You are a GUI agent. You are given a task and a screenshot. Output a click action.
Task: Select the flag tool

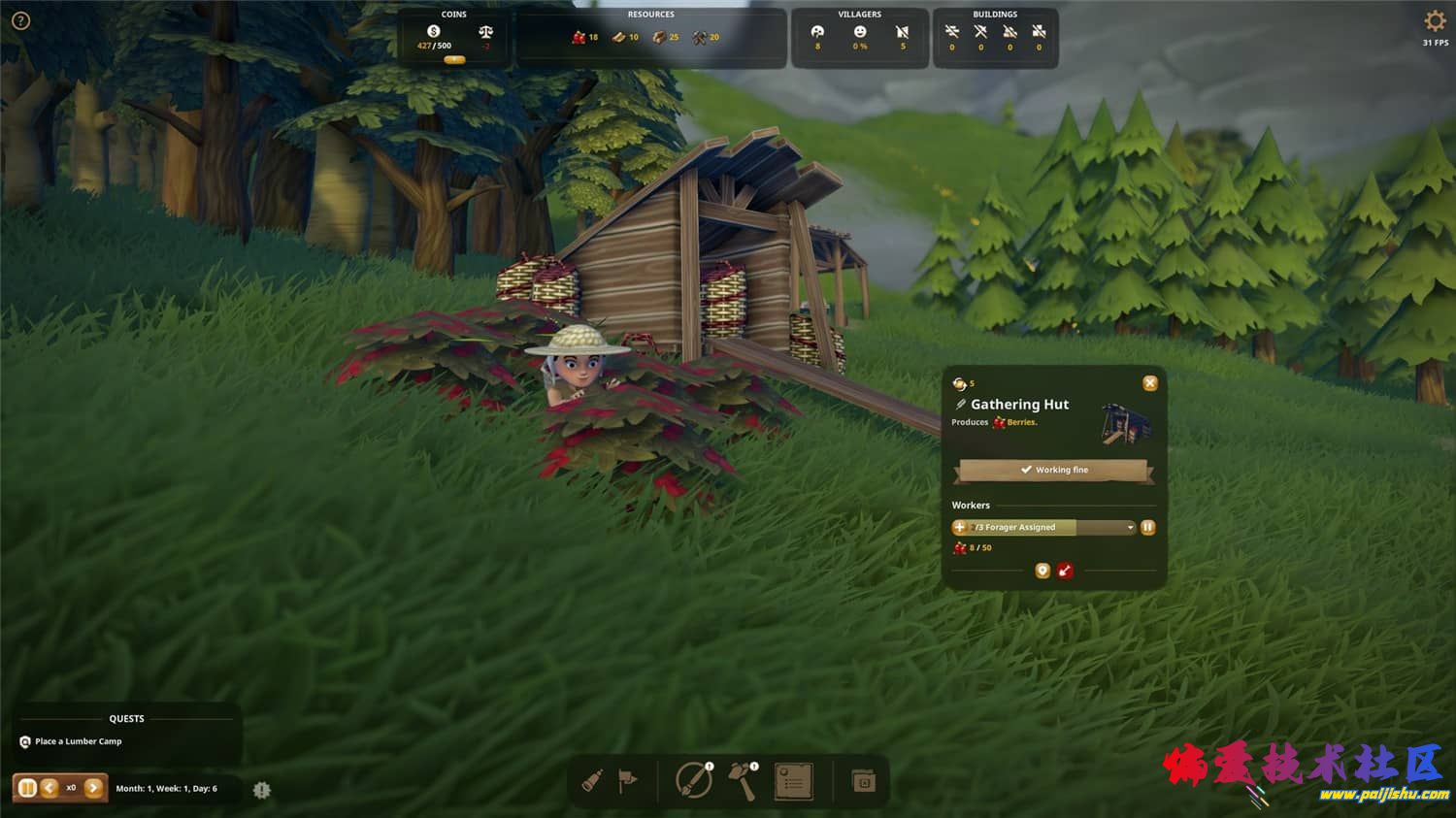628,780
